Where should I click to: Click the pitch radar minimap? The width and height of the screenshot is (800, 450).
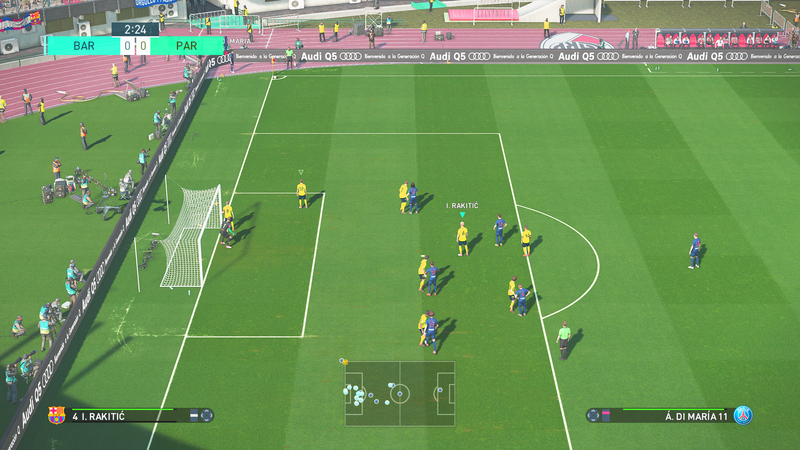point(400,393)
